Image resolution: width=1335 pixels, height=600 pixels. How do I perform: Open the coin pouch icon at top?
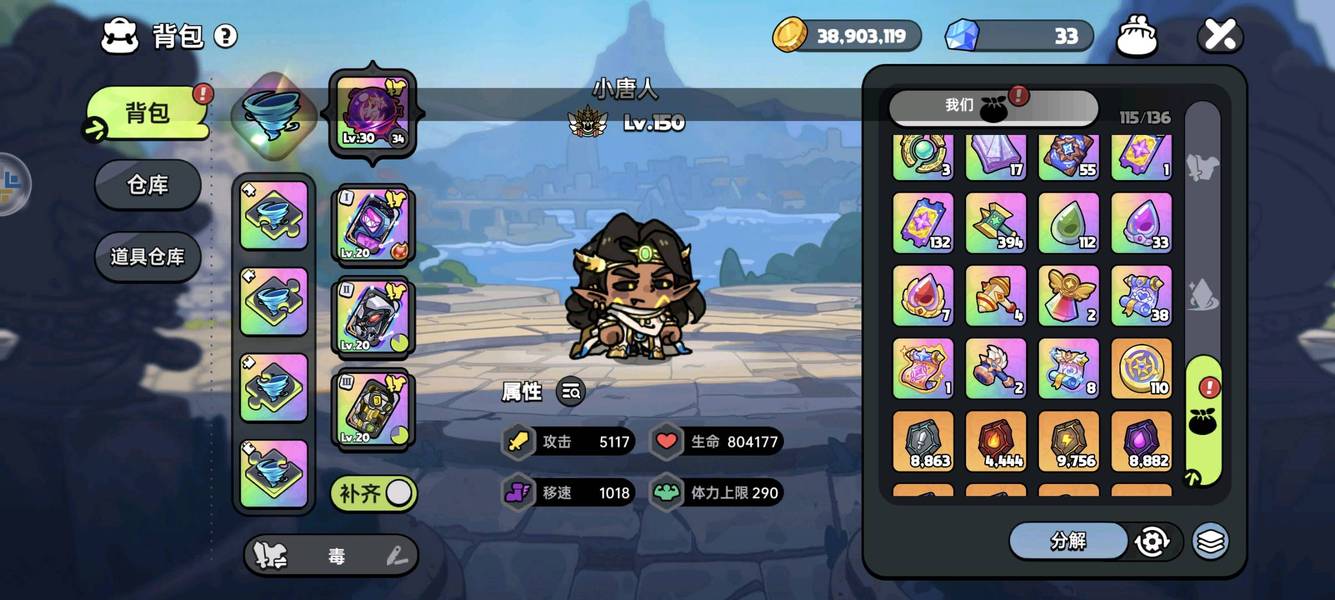[1136, 36]
